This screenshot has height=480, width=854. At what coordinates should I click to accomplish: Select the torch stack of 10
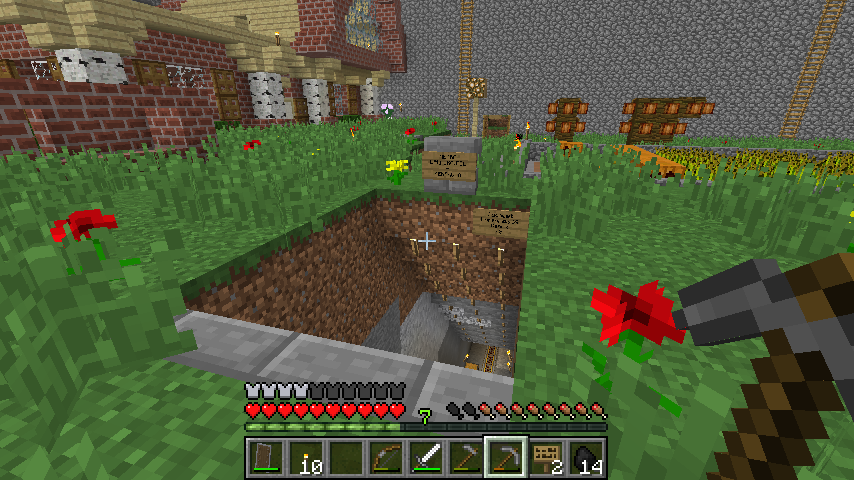click(305, 458)
